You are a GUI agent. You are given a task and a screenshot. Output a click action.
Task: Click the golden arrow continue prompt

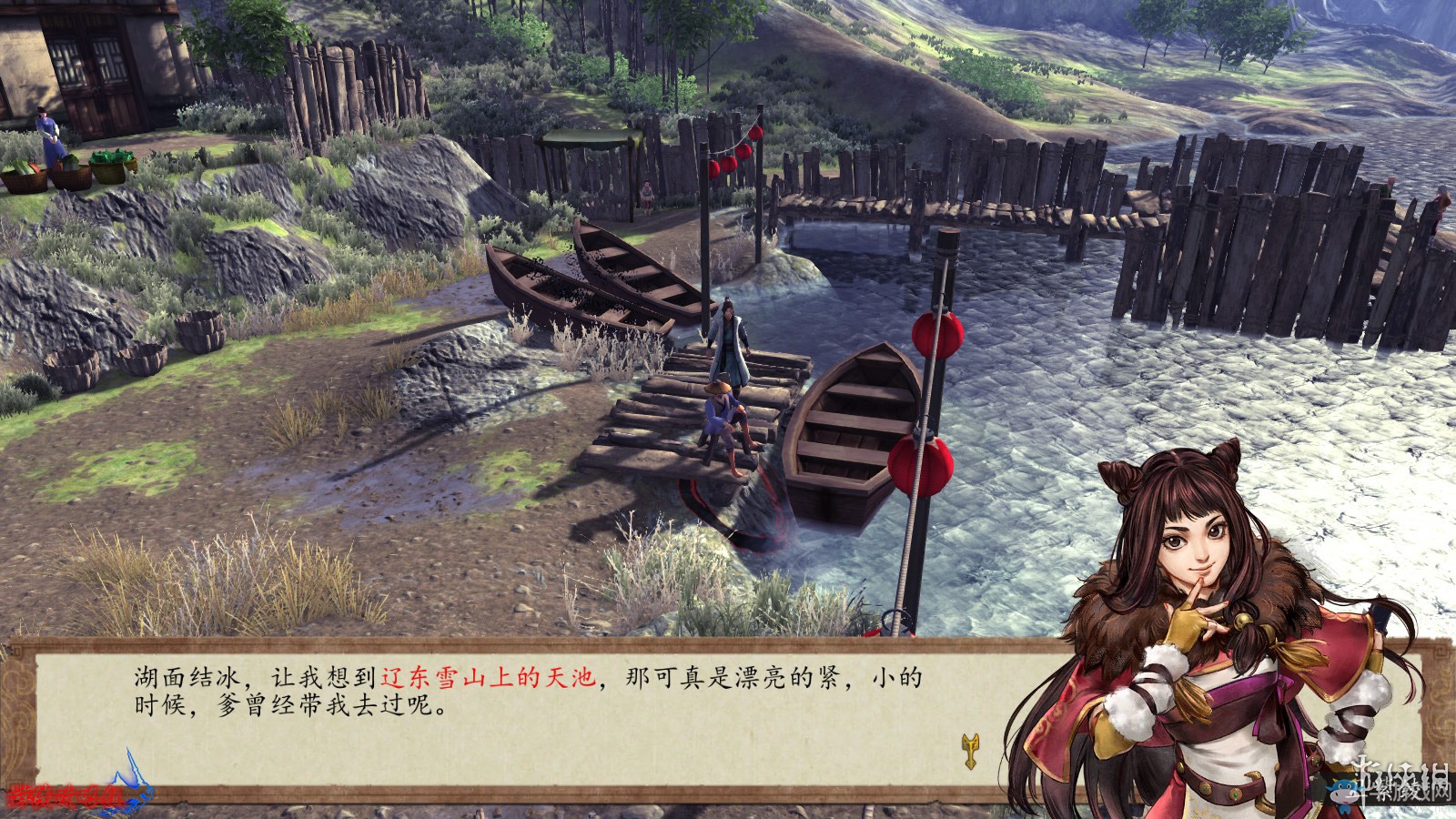pos(971,753)
